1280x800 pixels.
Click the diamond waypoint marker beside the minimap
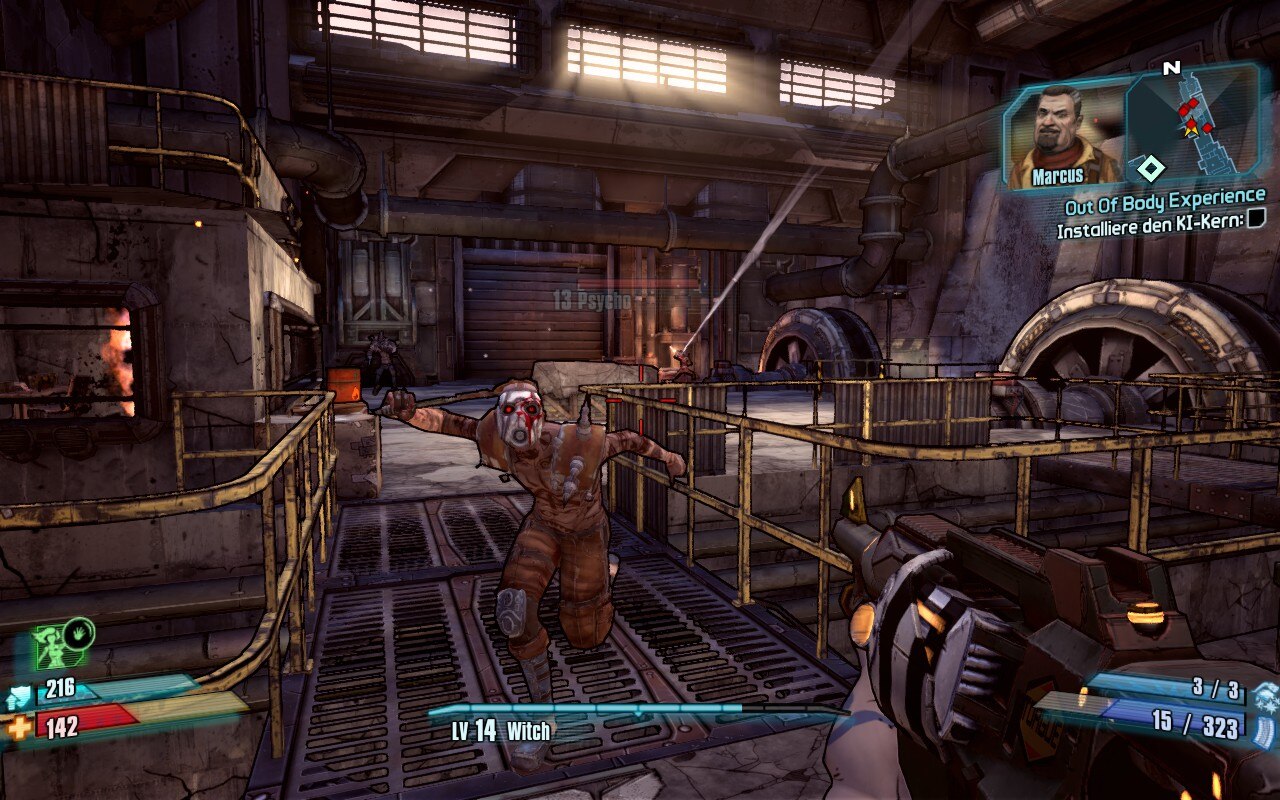pyautogui.click(x=1151, y=167)
